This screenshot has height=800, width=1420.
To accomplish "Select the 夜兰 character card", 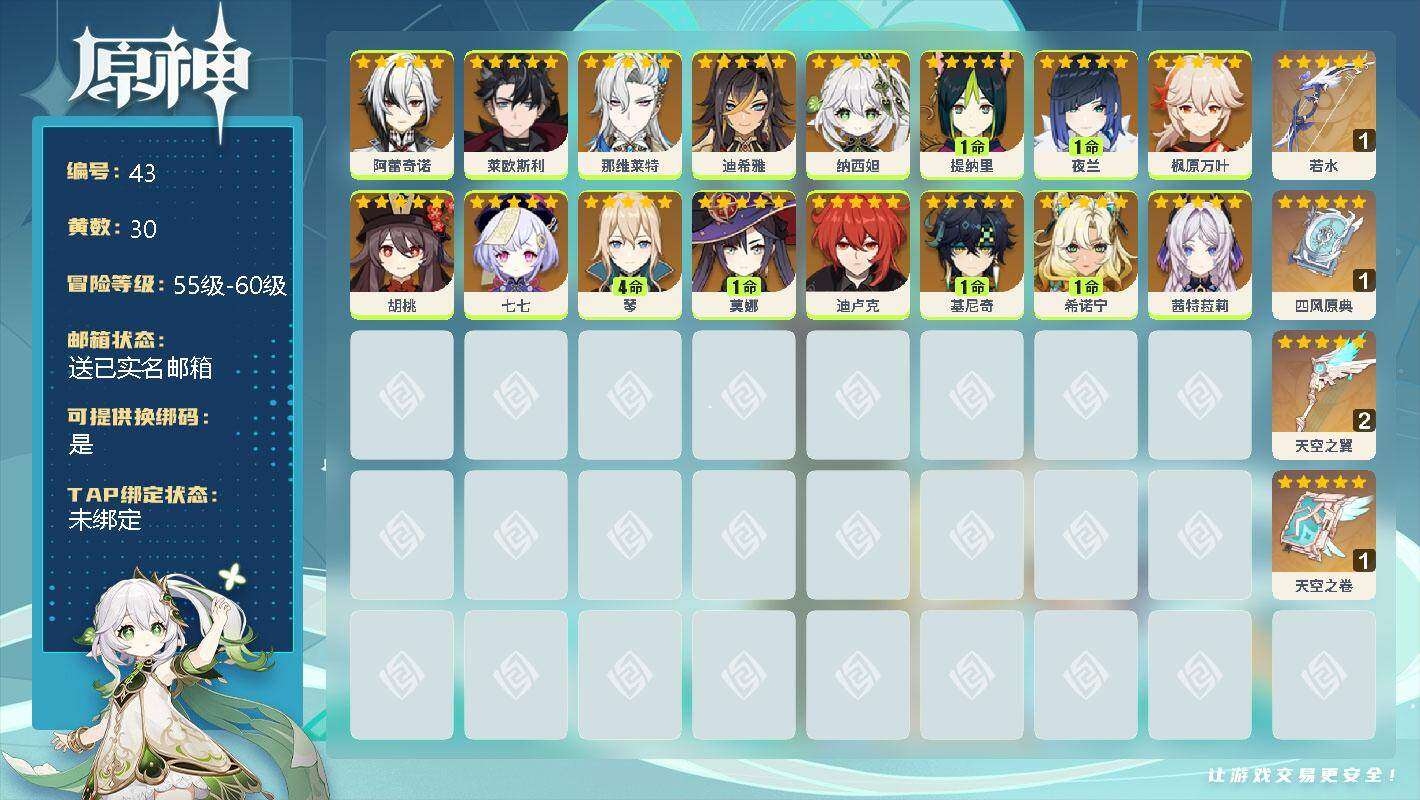I will click(1085, 114).
